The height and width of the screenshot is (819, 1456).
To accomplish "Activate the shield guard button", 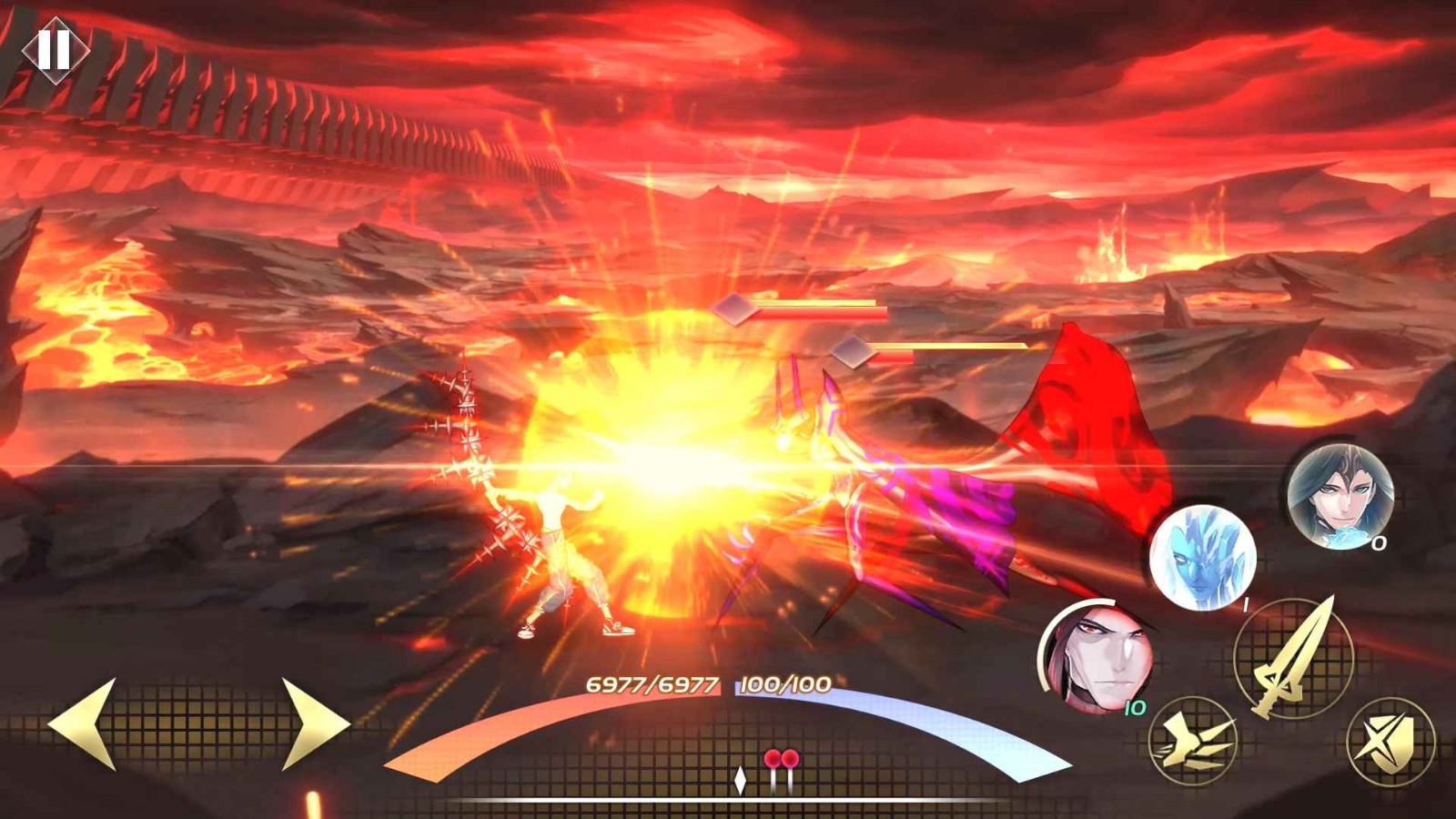I will [x=1390, y=741].
